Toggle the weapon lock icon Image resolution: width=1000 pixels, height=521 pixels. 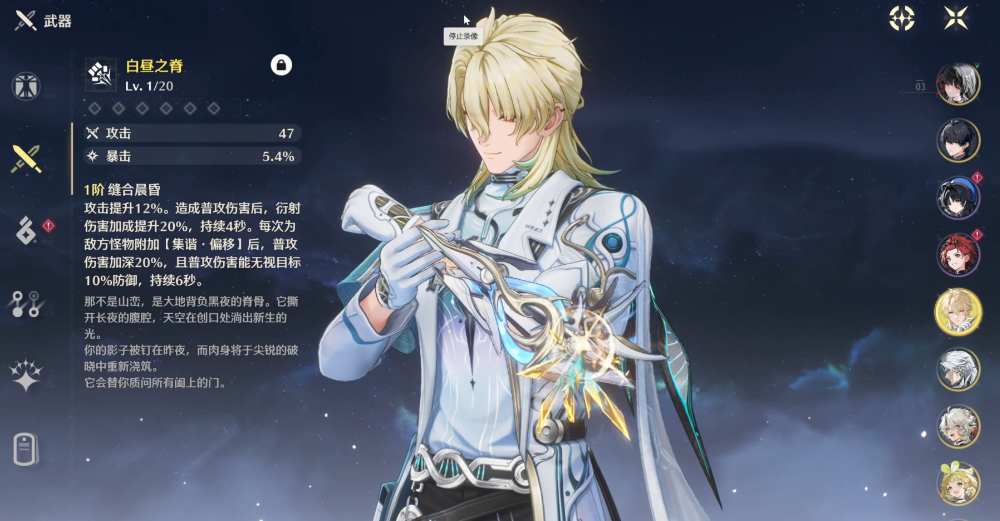(281, 65)
